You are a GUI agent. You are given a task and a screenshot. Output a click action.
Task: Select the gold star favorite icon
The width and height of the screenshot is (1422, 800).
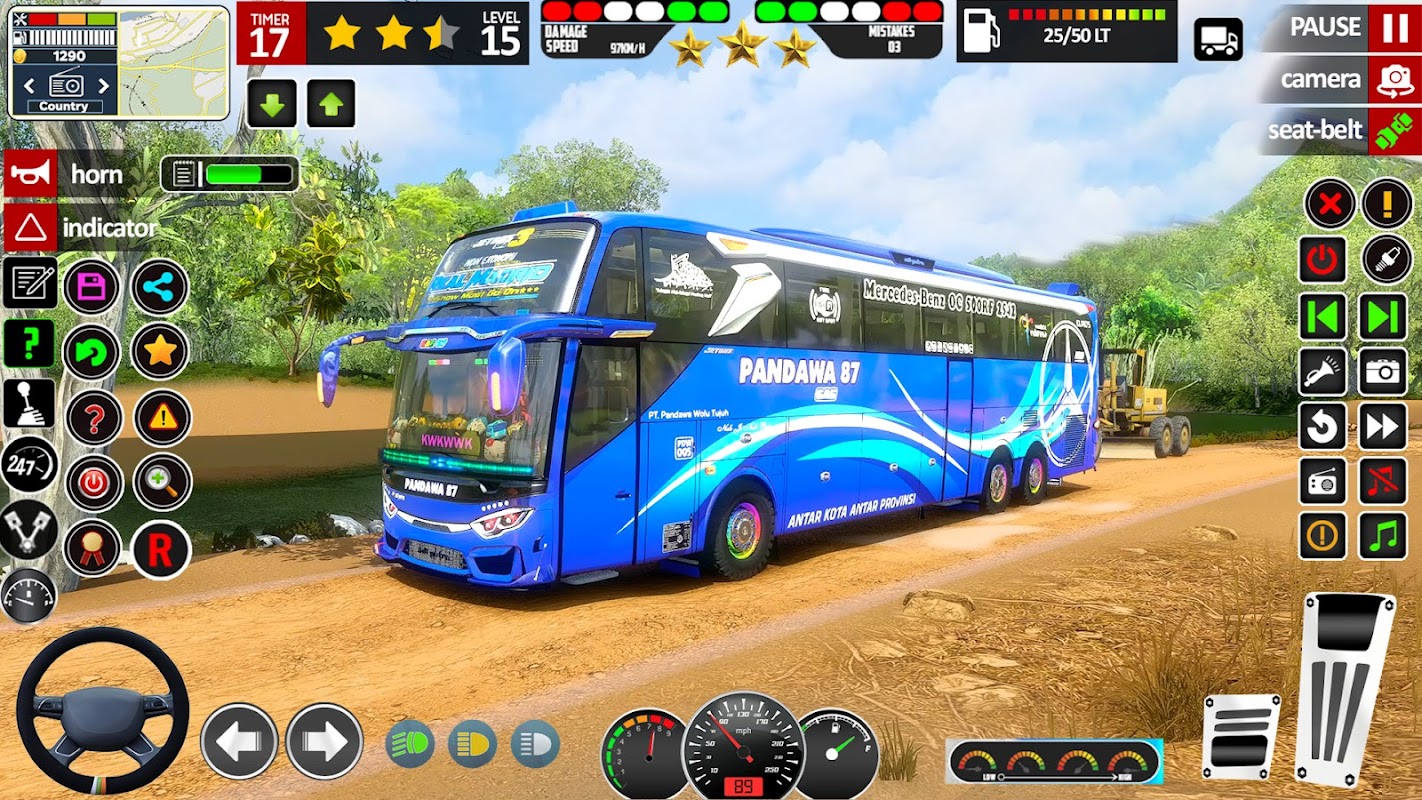point(160,351)
